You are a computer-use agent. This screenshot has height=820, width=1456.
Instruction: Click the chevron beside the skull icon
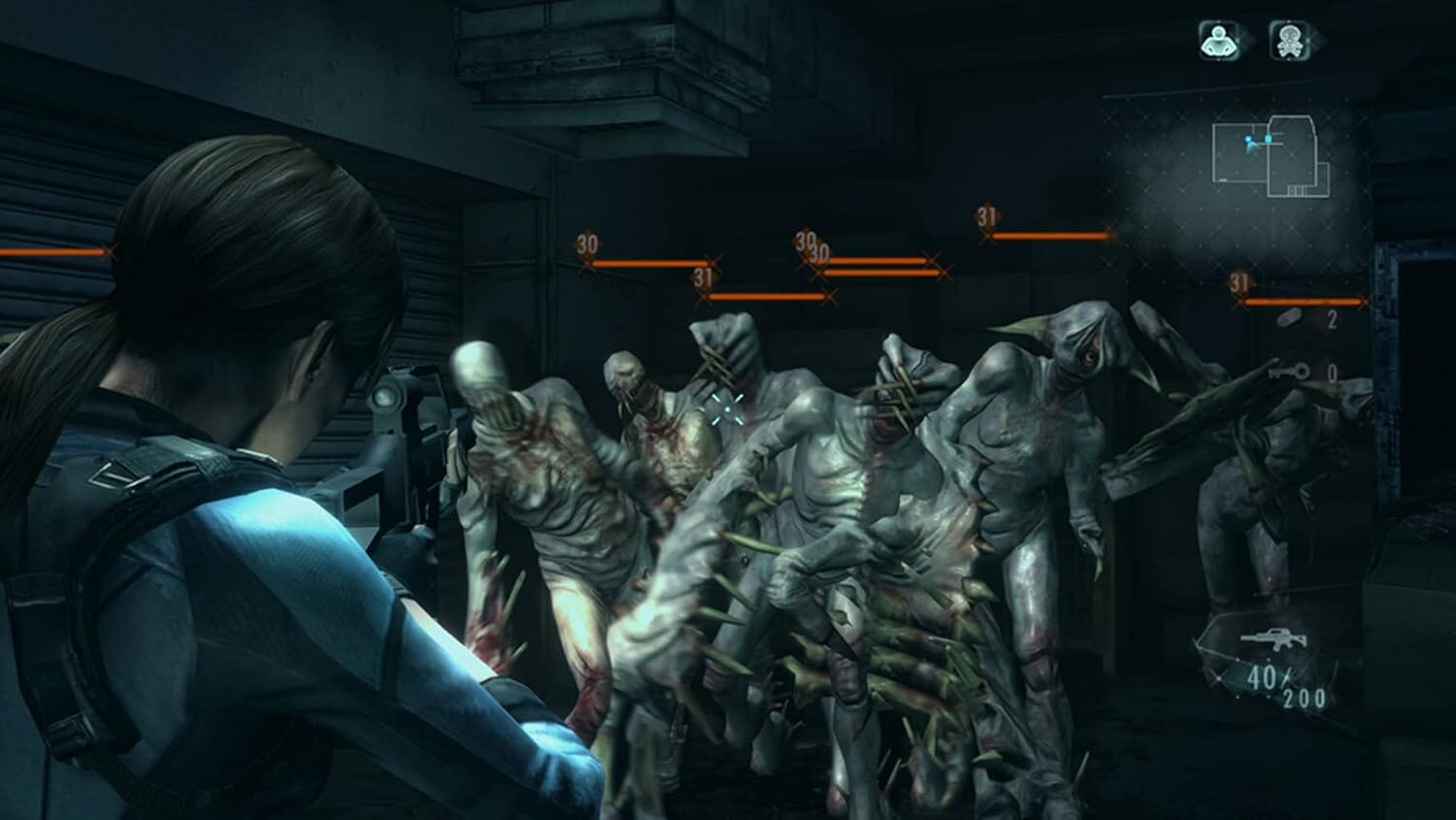(1320, 42)
